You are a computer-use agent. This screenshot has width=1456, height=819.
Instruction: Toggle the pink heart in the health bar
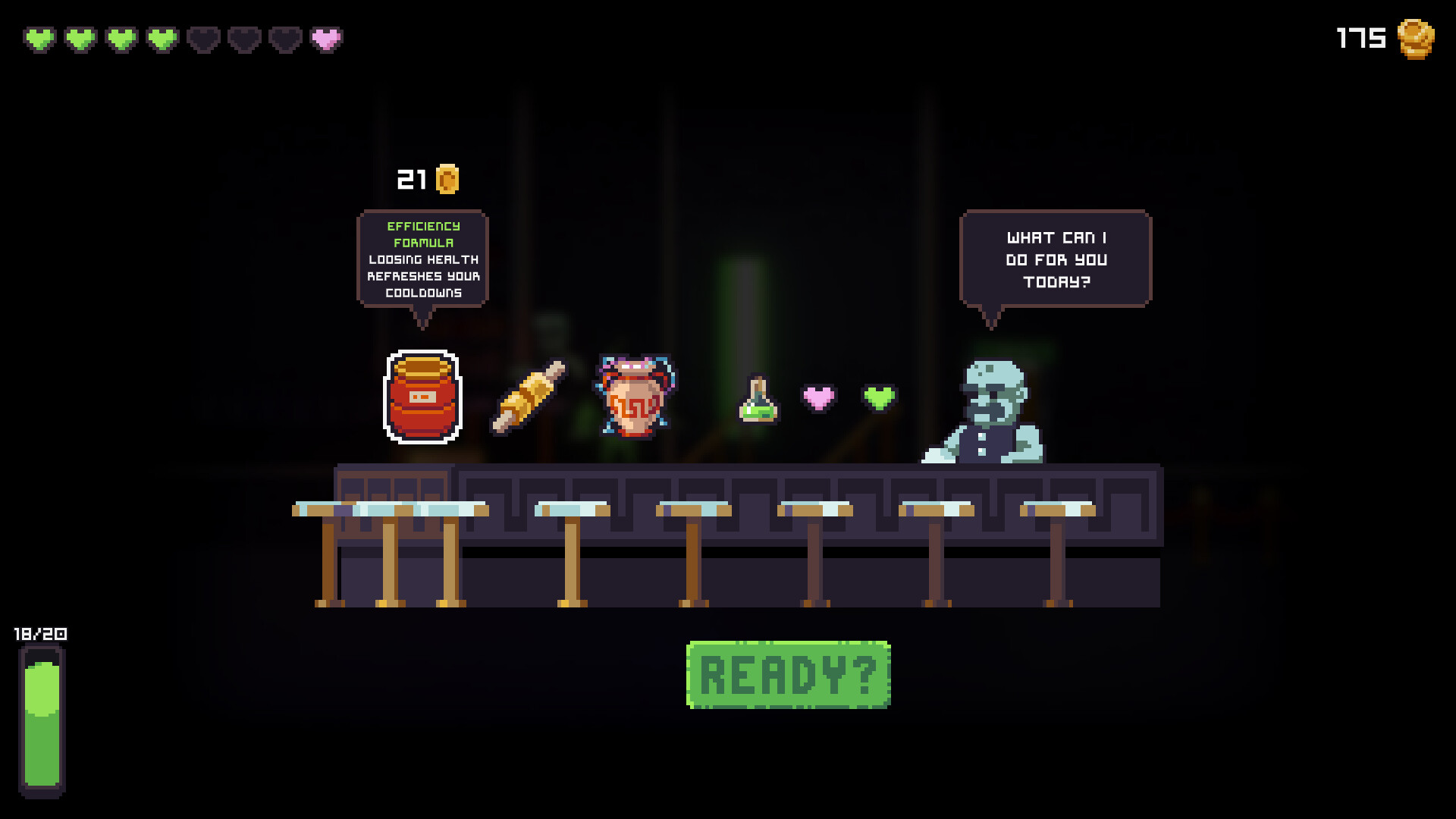click(325, 38)
